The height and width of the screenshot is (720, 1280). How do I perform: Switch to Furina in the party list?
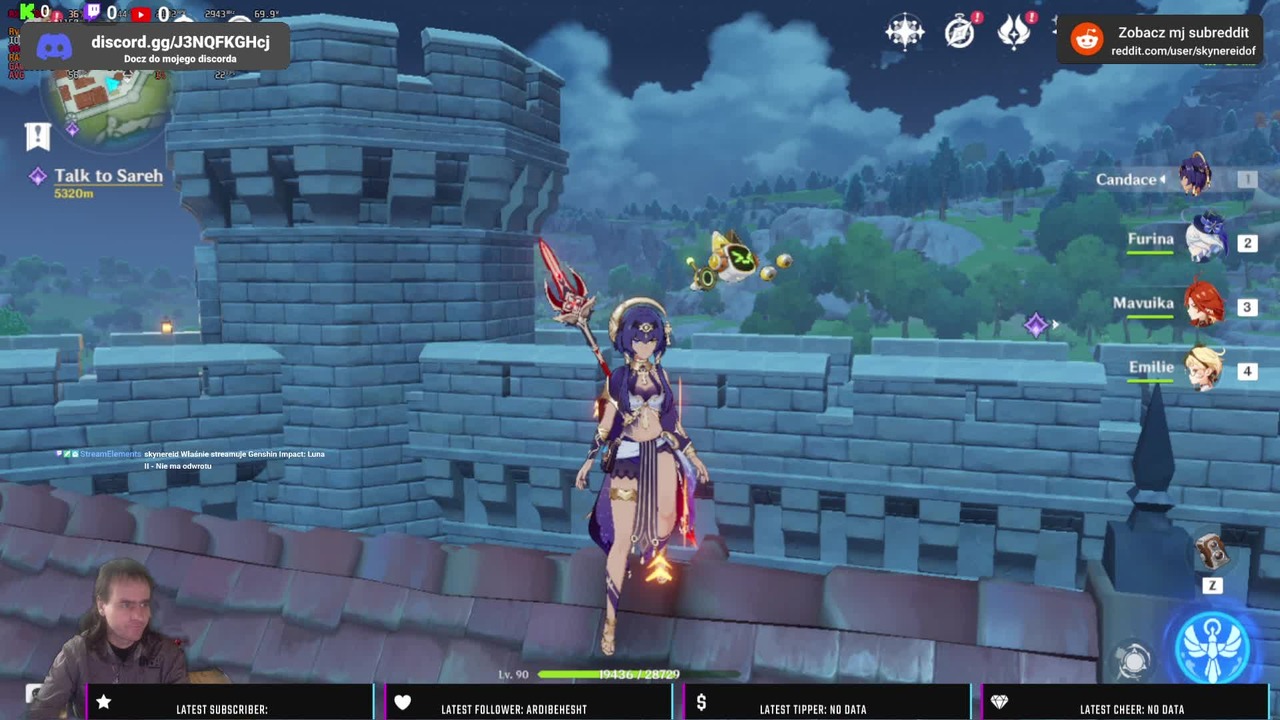tap(1205, 241)
